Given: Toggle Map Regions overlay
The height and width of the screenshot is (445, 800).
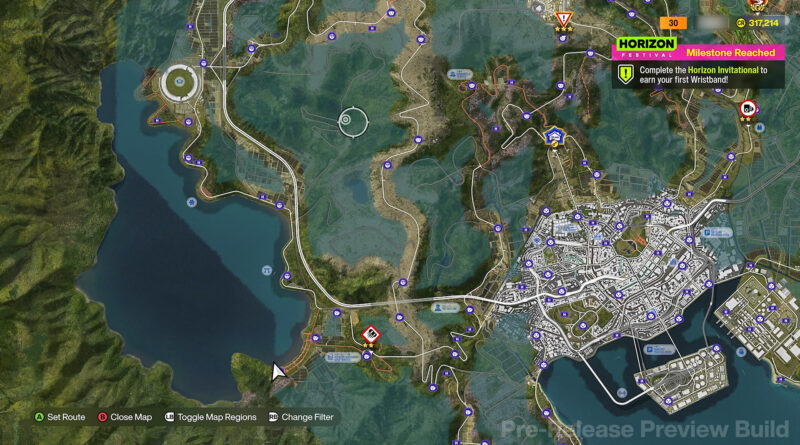Looking at the screenshot, I should click(x=210, y=417).
